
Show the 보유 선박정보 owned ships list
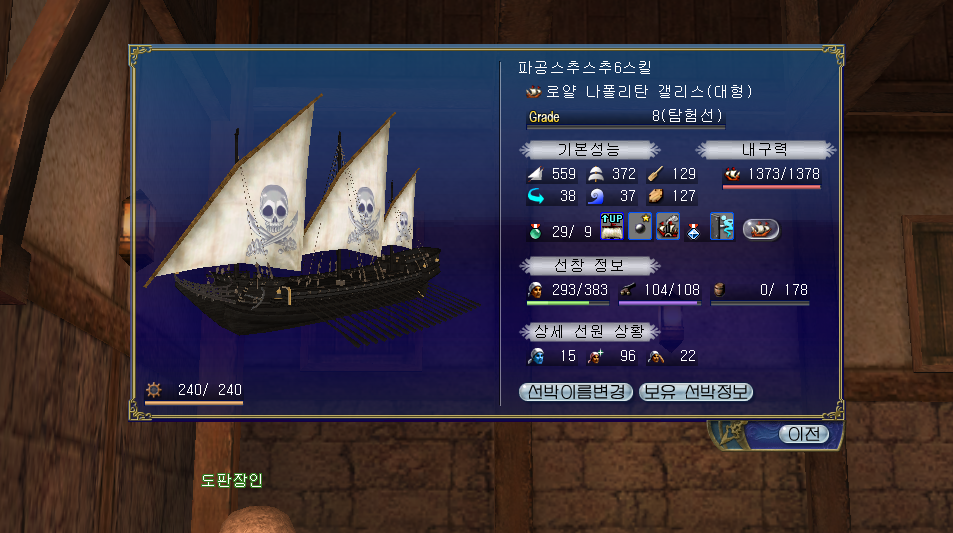coord(696,391)
